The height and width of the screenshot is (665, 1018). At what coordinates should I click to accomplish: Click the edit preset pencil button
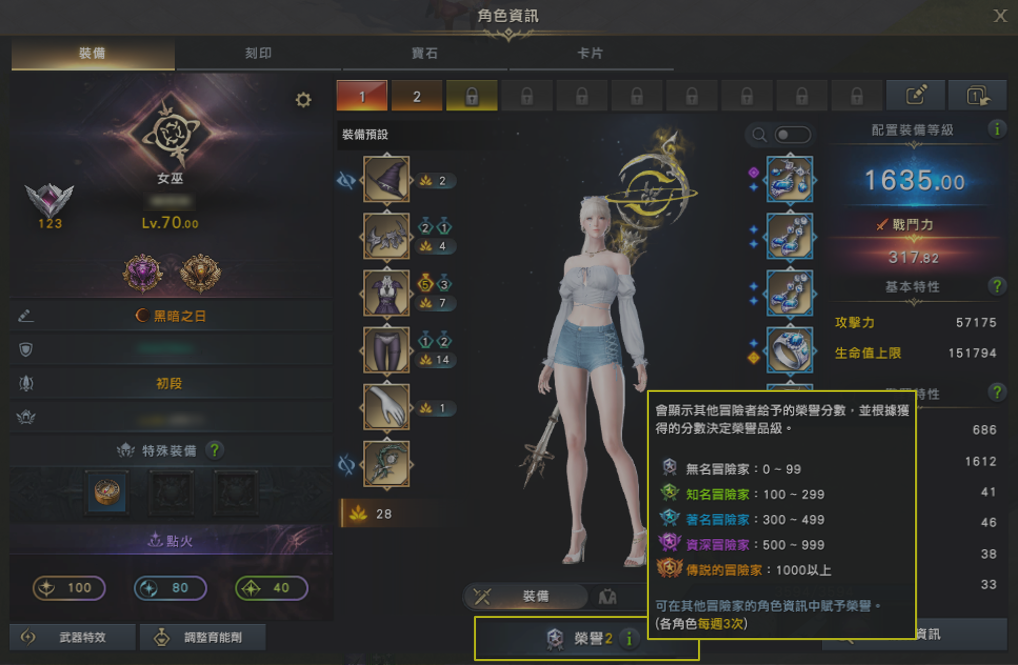(x=916, y=96)
